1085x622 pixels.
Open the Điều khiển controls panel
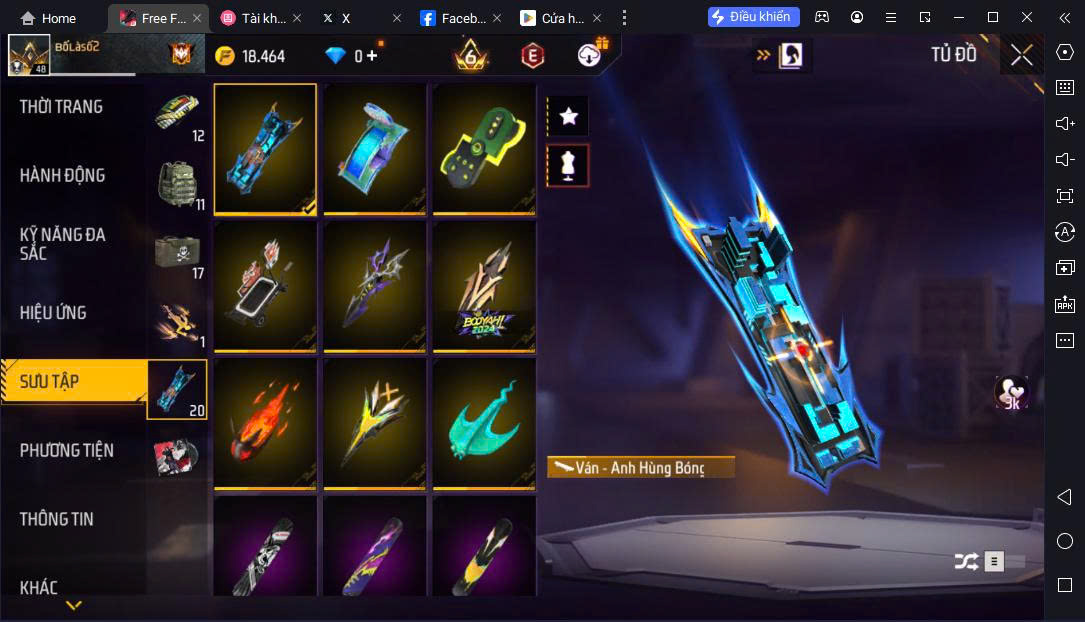click(754, 17)
